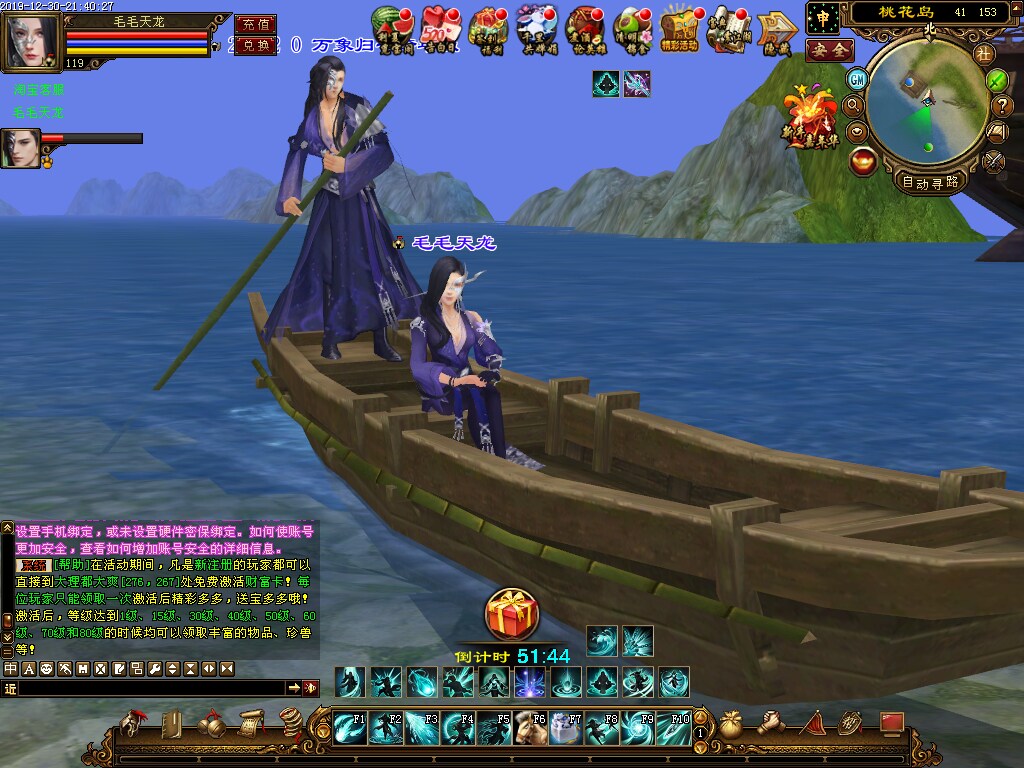Open the money pouch bag icon
The width and height of the screenshot is (1024, 768).
(731, 724)
